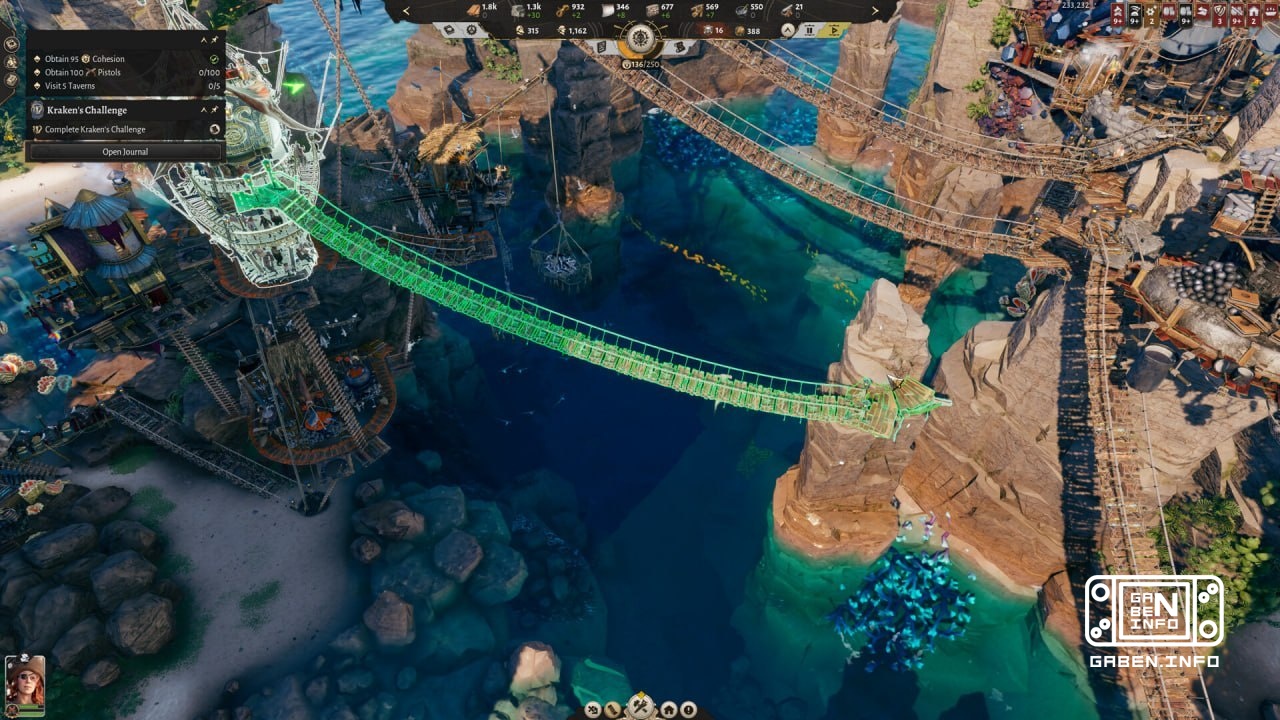Open the notifications exclamation icon
The image size is (1280, 720).
pyautogui.click(x=689, y=709)
